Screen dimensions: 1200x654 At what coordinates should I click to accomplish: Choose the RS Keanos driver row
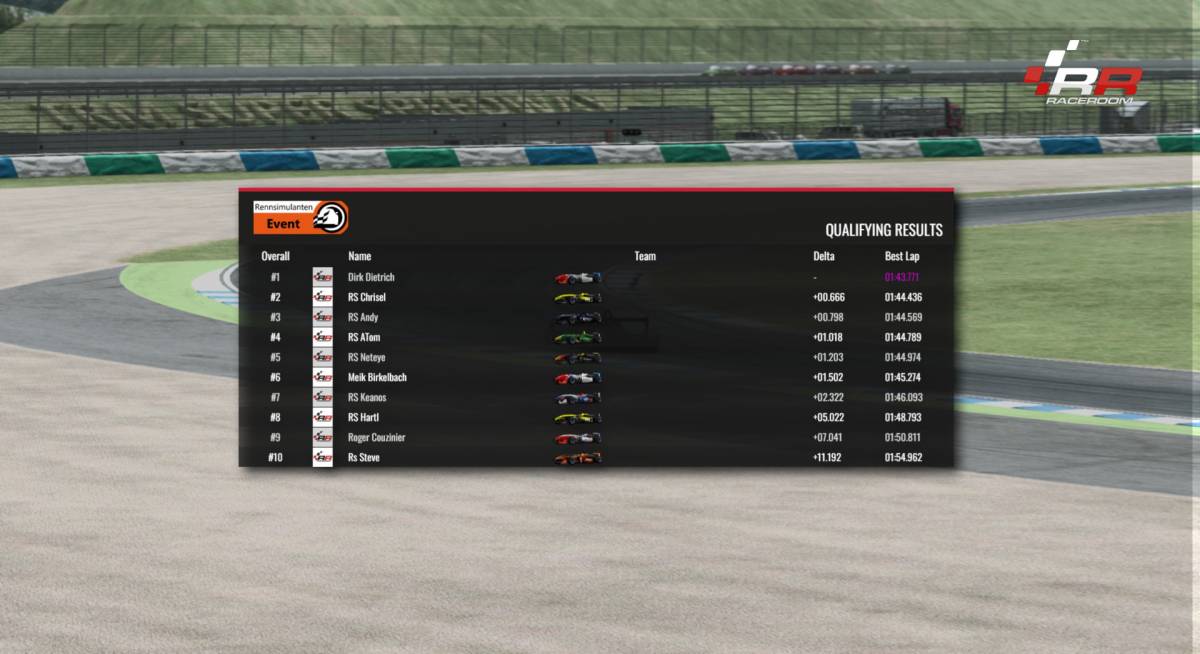[366, 397]
